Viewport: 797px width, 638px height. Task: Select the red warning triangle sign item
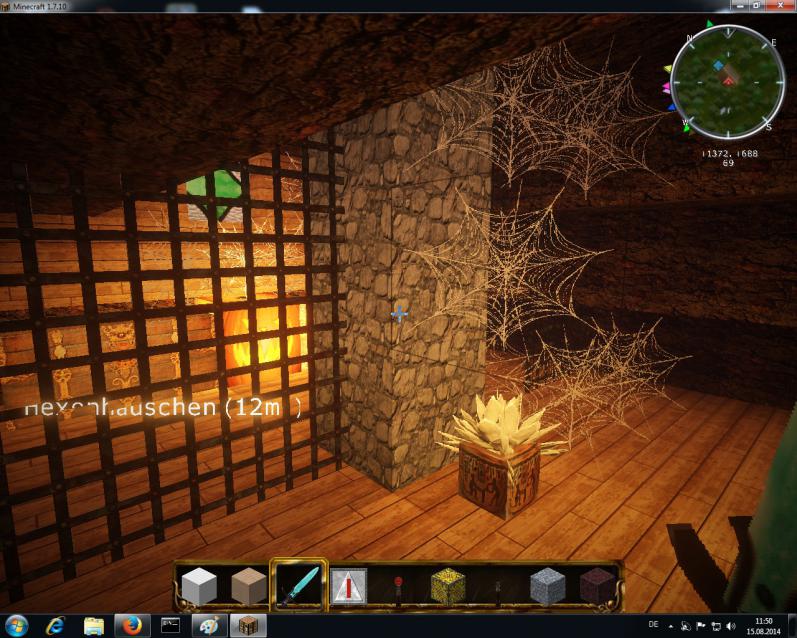click(348, 585)
